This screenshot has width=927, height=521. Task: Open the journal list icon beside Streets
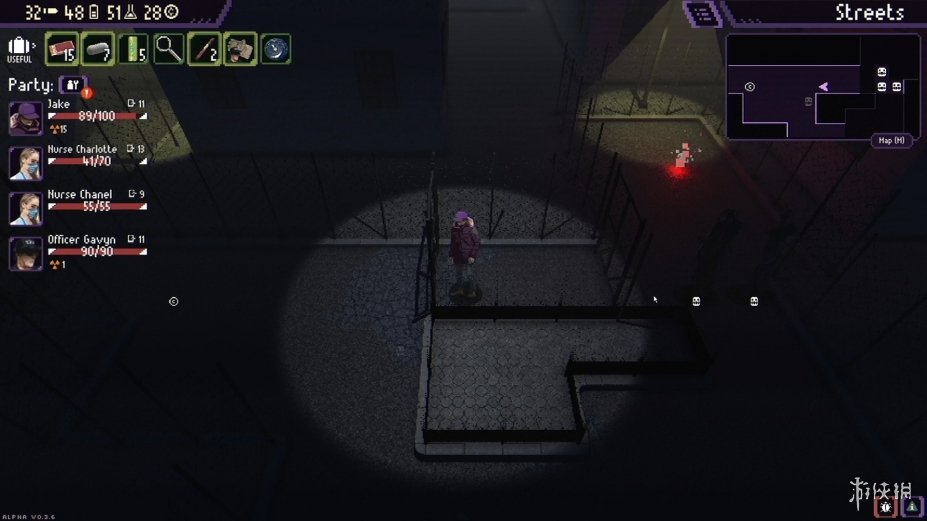click(702, 14)
